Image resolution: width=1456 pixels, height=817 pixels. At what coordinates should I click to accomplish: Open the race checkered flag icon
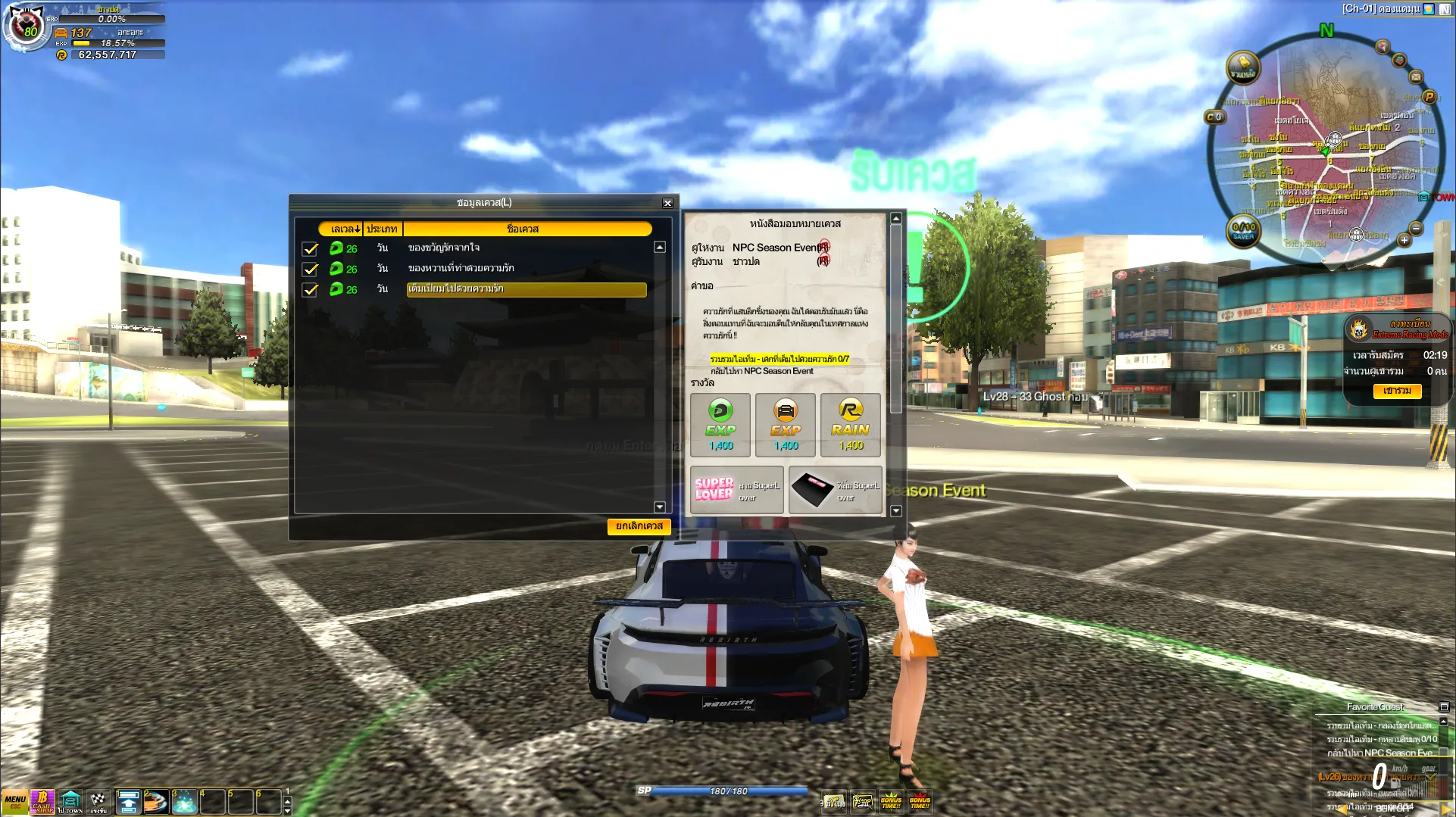pos(98,801)
